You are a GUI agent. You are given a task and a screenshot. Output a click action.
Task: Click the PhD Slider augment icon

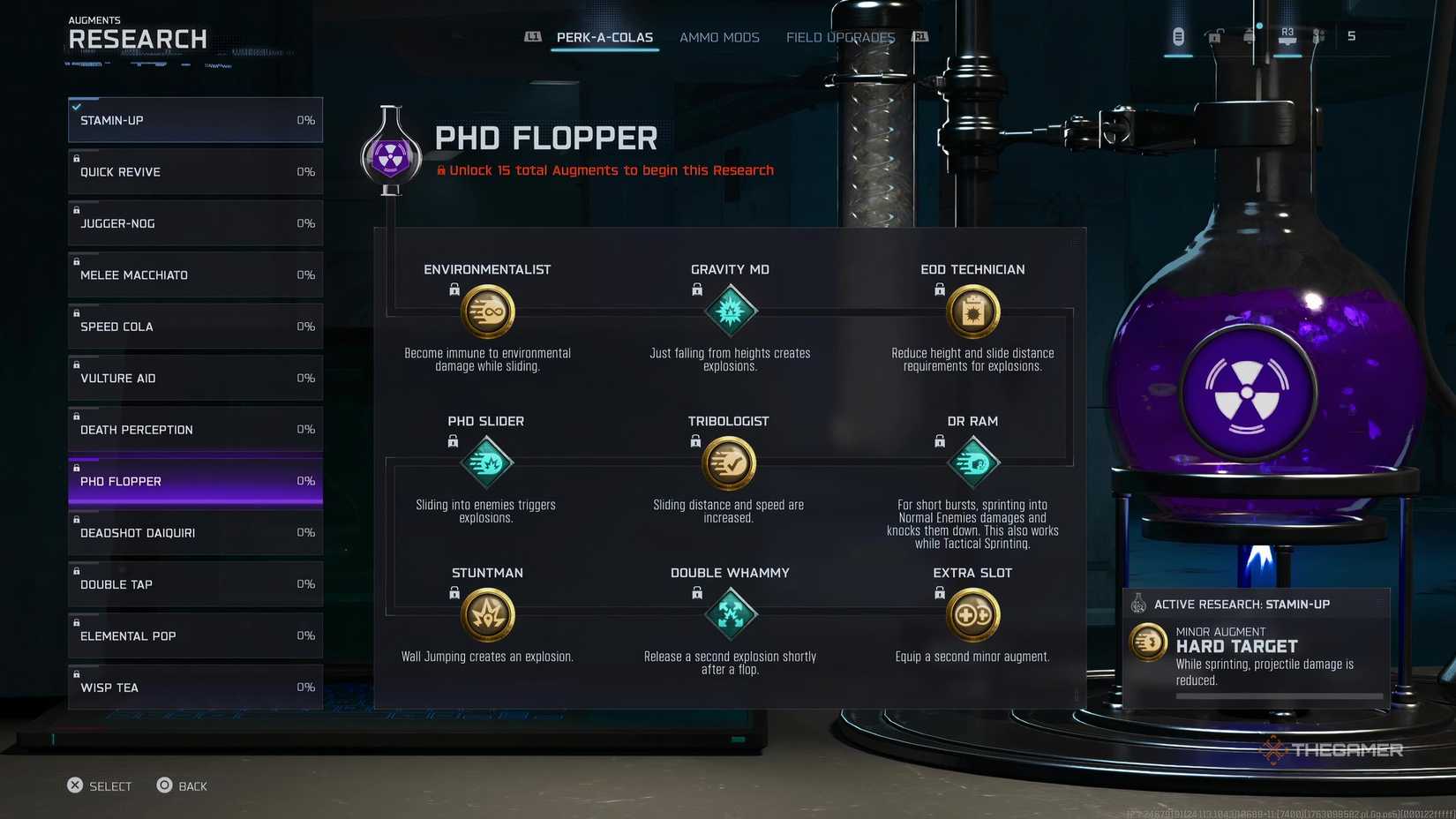pos(485,462)
